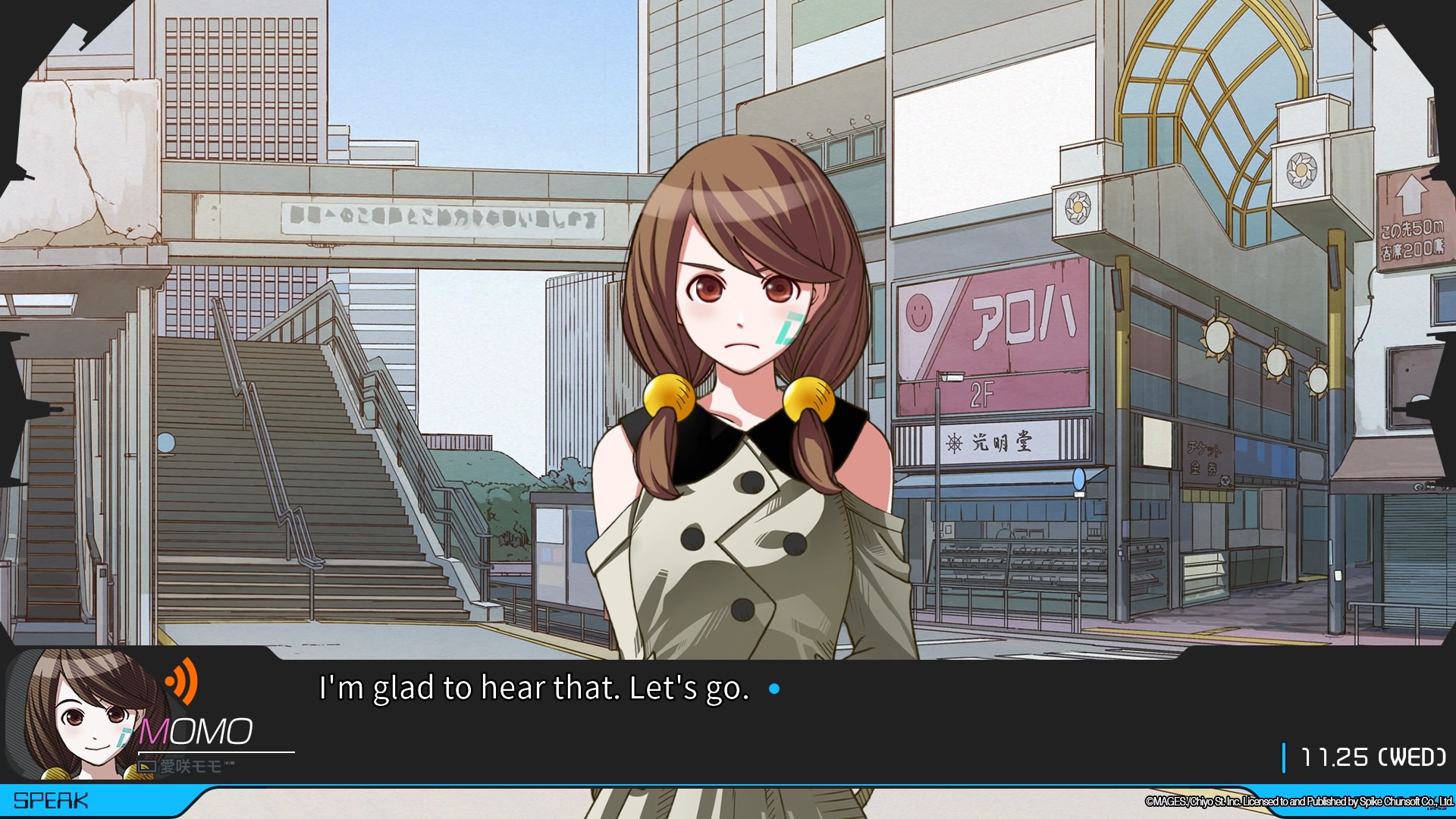The height and width of the screenshot is (819, 1456).
Task: Click the SPEAK label in the bottom bar
Action: click(51, 801)
